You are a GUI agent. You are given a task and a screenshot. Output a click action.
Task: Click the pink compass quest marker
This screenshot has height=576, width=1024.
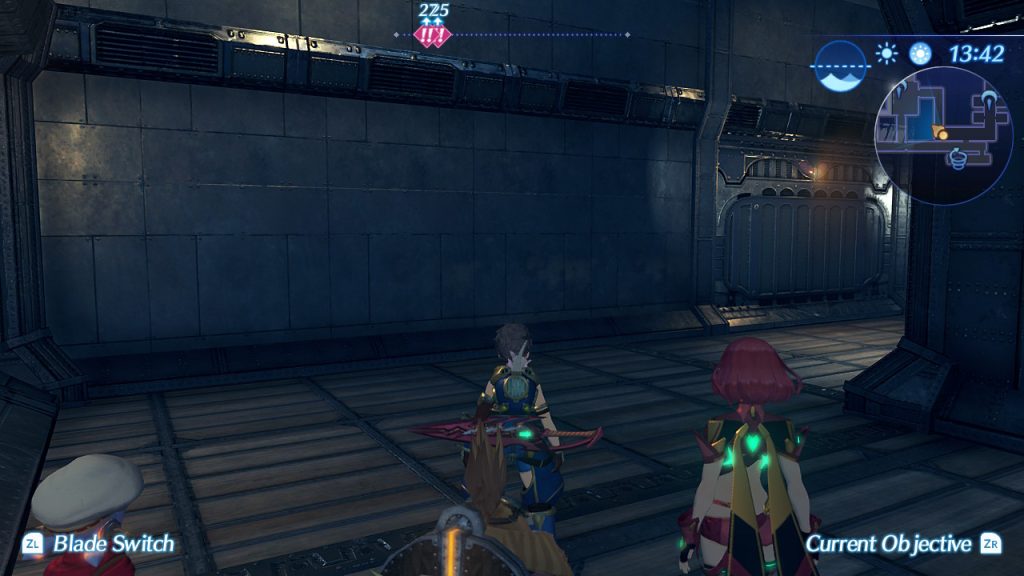click(433, 35)
